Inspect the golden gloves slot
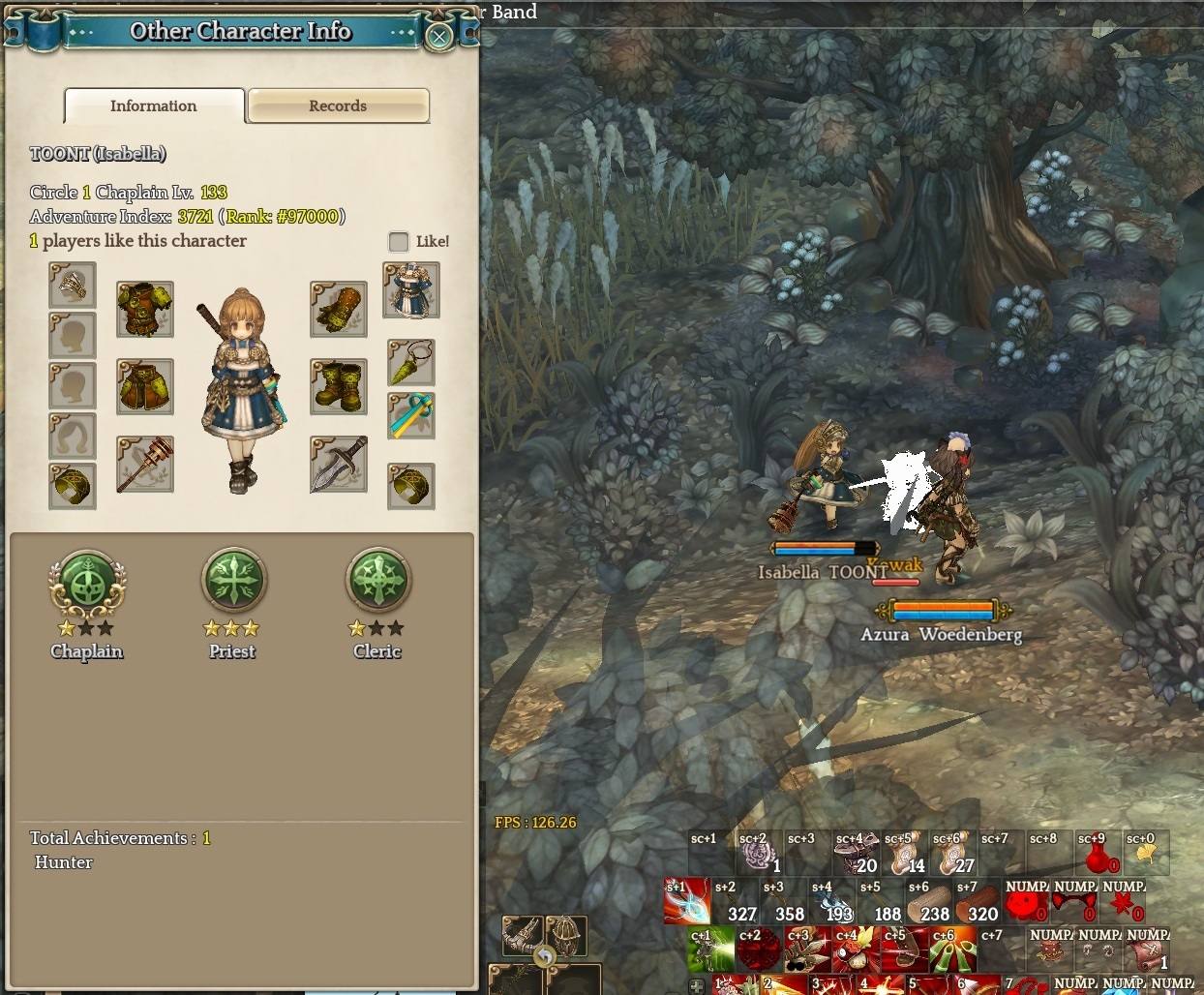Image resolution: width=1204 pixels, height=995 pixels. [339, 309]
